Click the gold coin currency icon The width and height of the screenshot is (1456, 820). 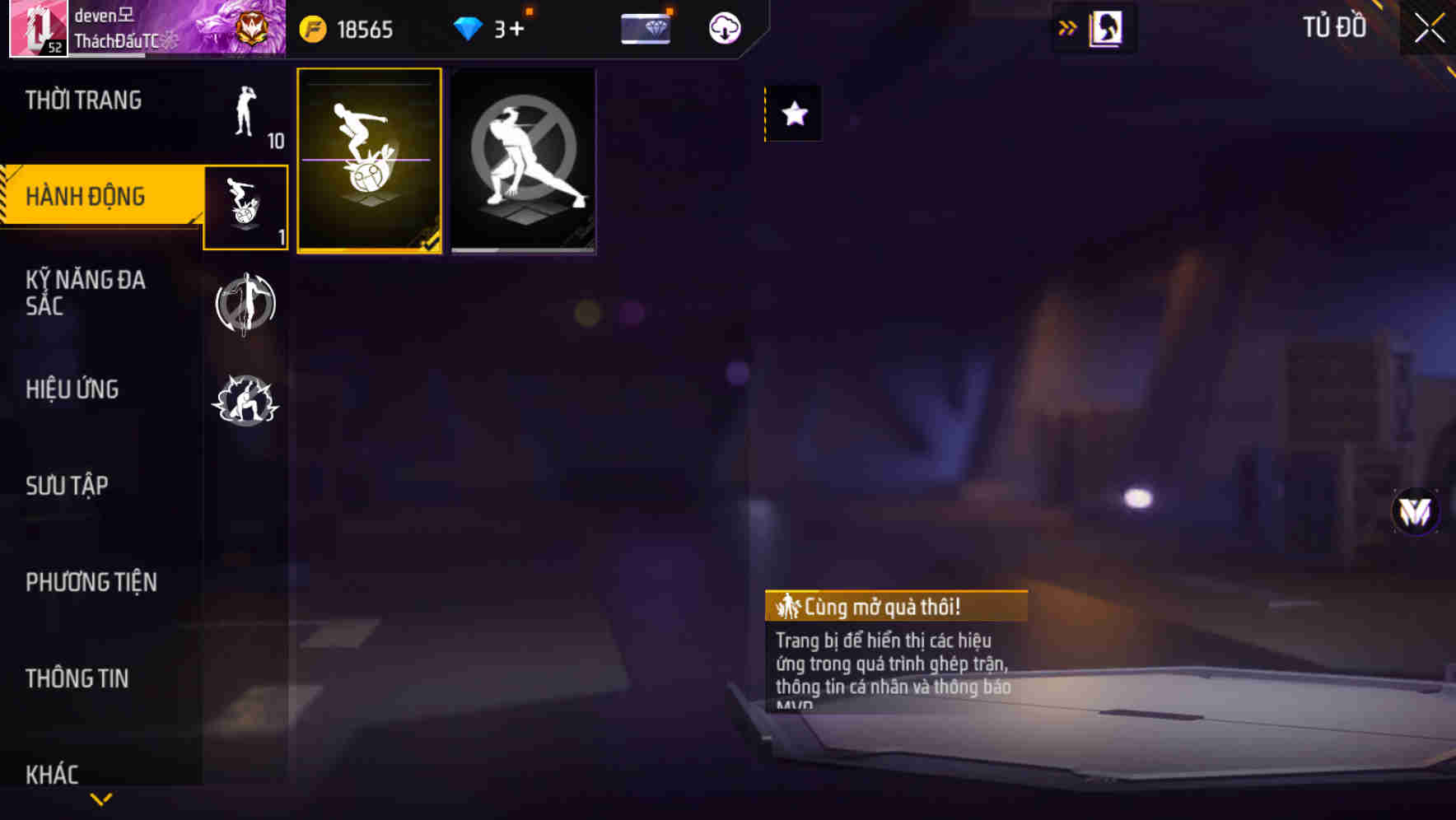click(315, 27)
